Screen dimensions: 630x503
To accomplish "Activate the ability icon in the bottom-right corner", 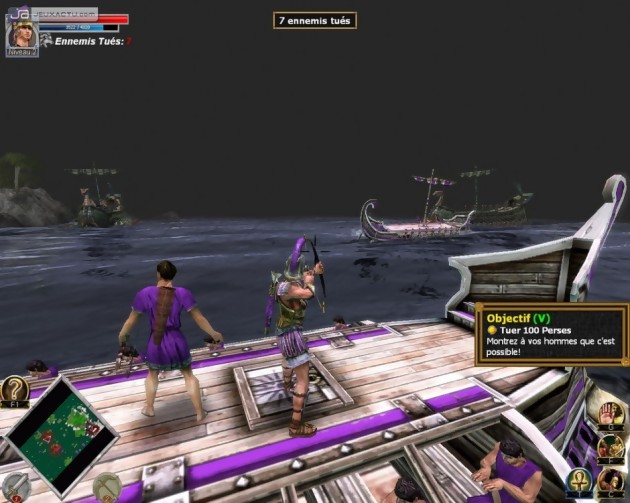I will [611, 482].
